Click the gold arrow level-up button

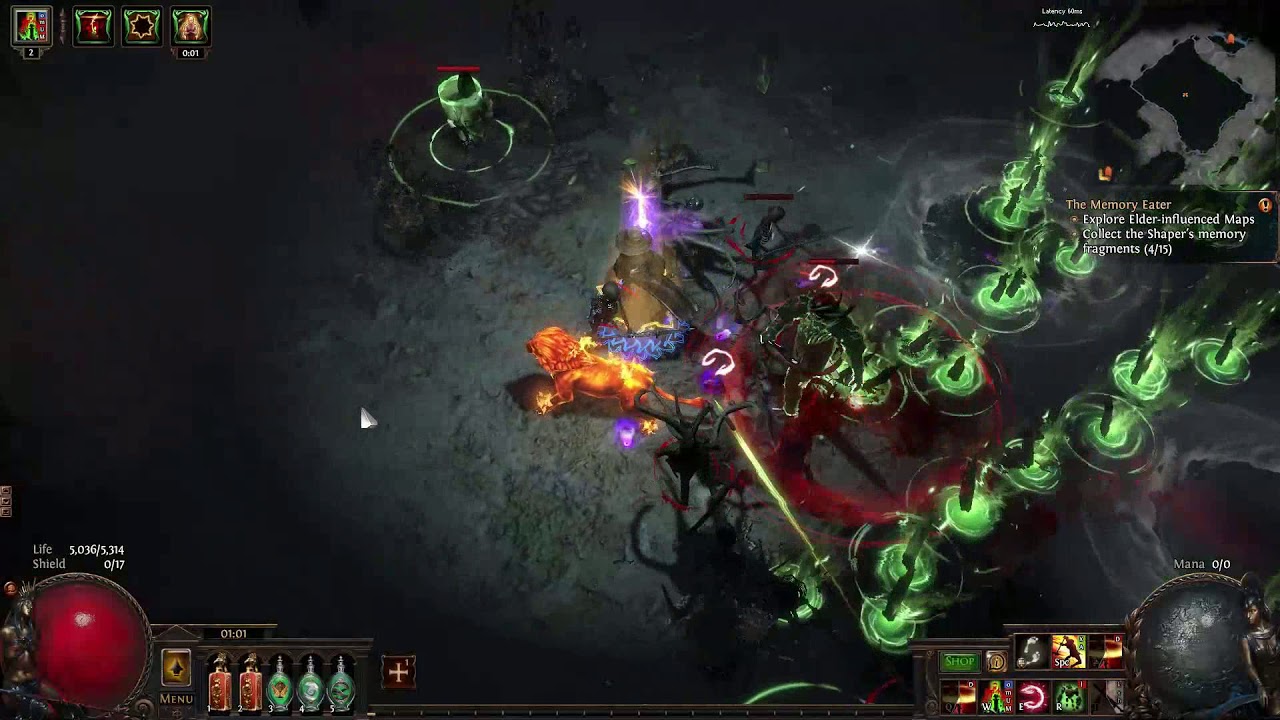point(176,668)
